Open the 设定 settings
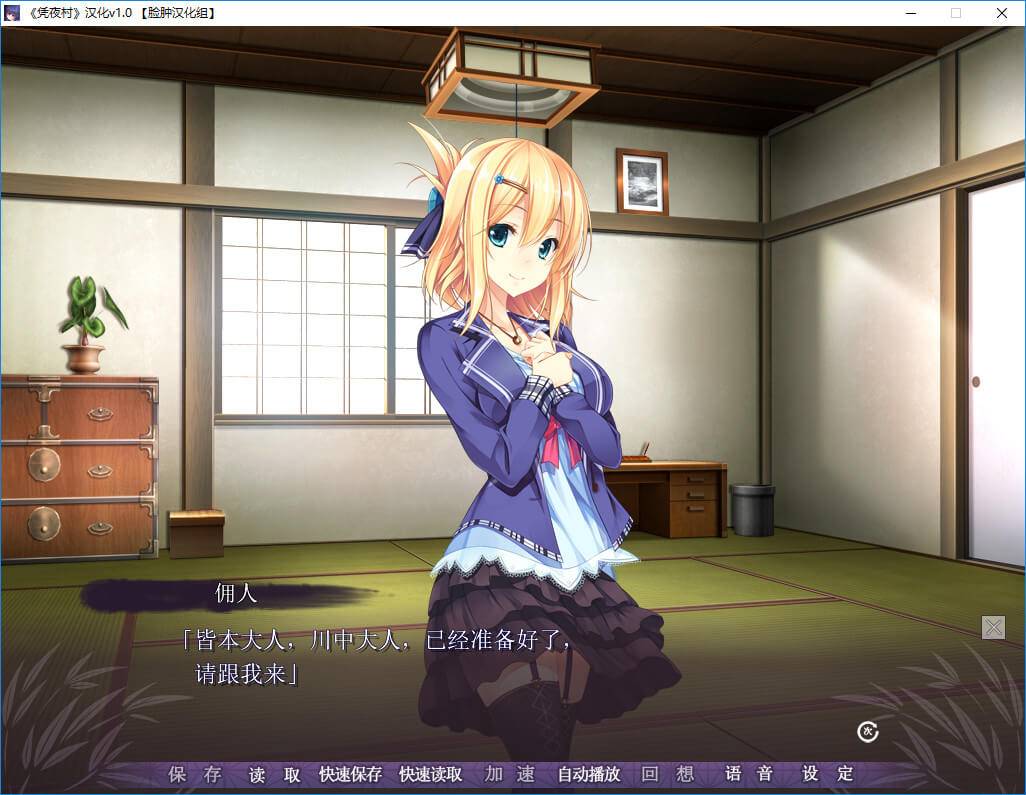The image size is (1026, 795). pyautogui.click(x=828, y=774)
